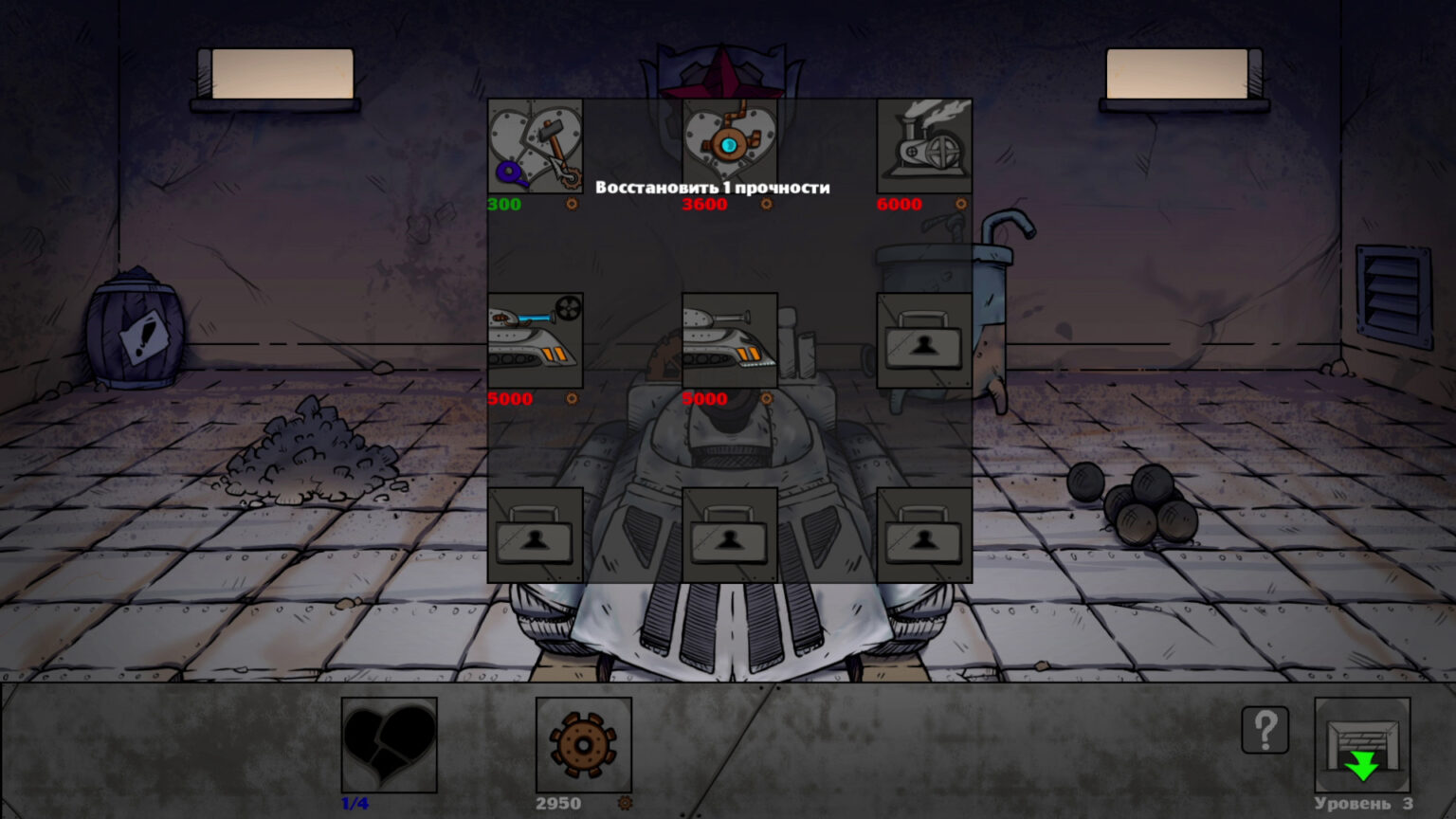This screenshot has height=819, width=1456.
Task: Pick the plain cannon tank turret upgrade
Action: click(x=729, y=341)
